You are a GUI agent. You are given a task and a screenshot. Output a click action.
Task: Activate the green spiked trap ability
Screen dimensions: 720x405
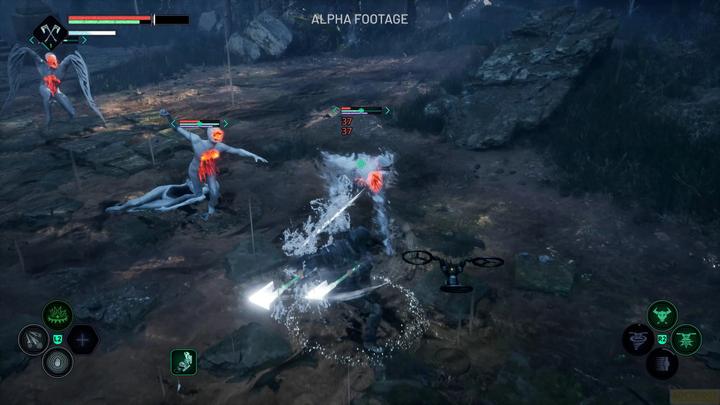[x=57, y=317]
